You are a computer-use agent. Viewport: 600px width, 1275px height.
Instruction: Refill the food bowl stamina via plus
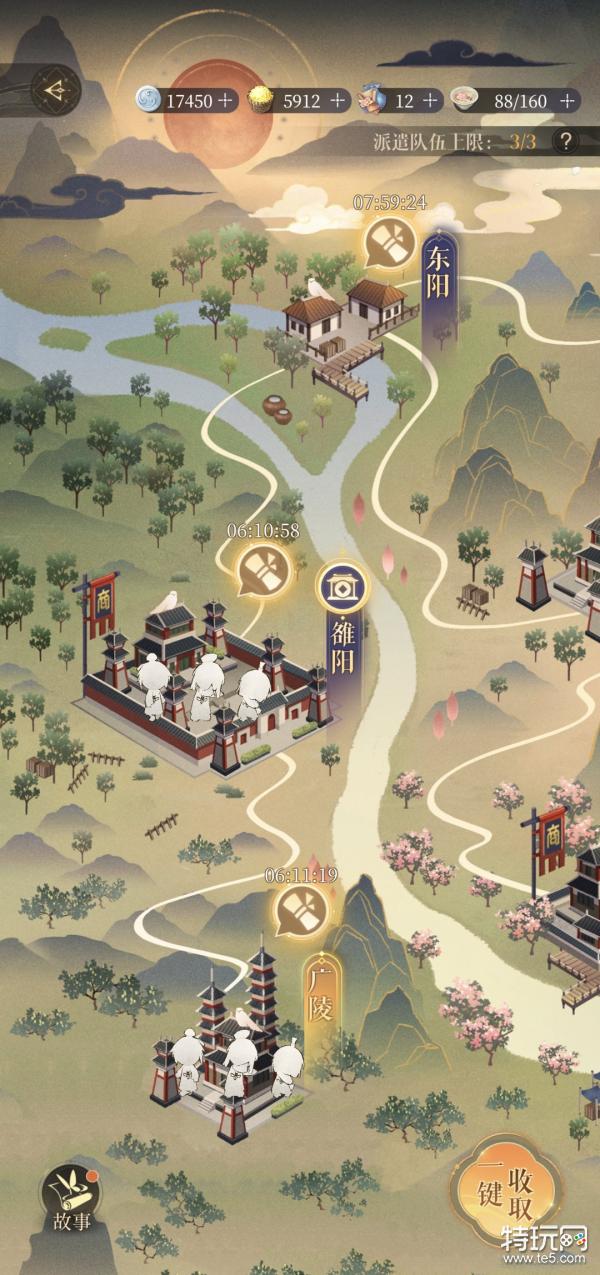coord(567,100)
